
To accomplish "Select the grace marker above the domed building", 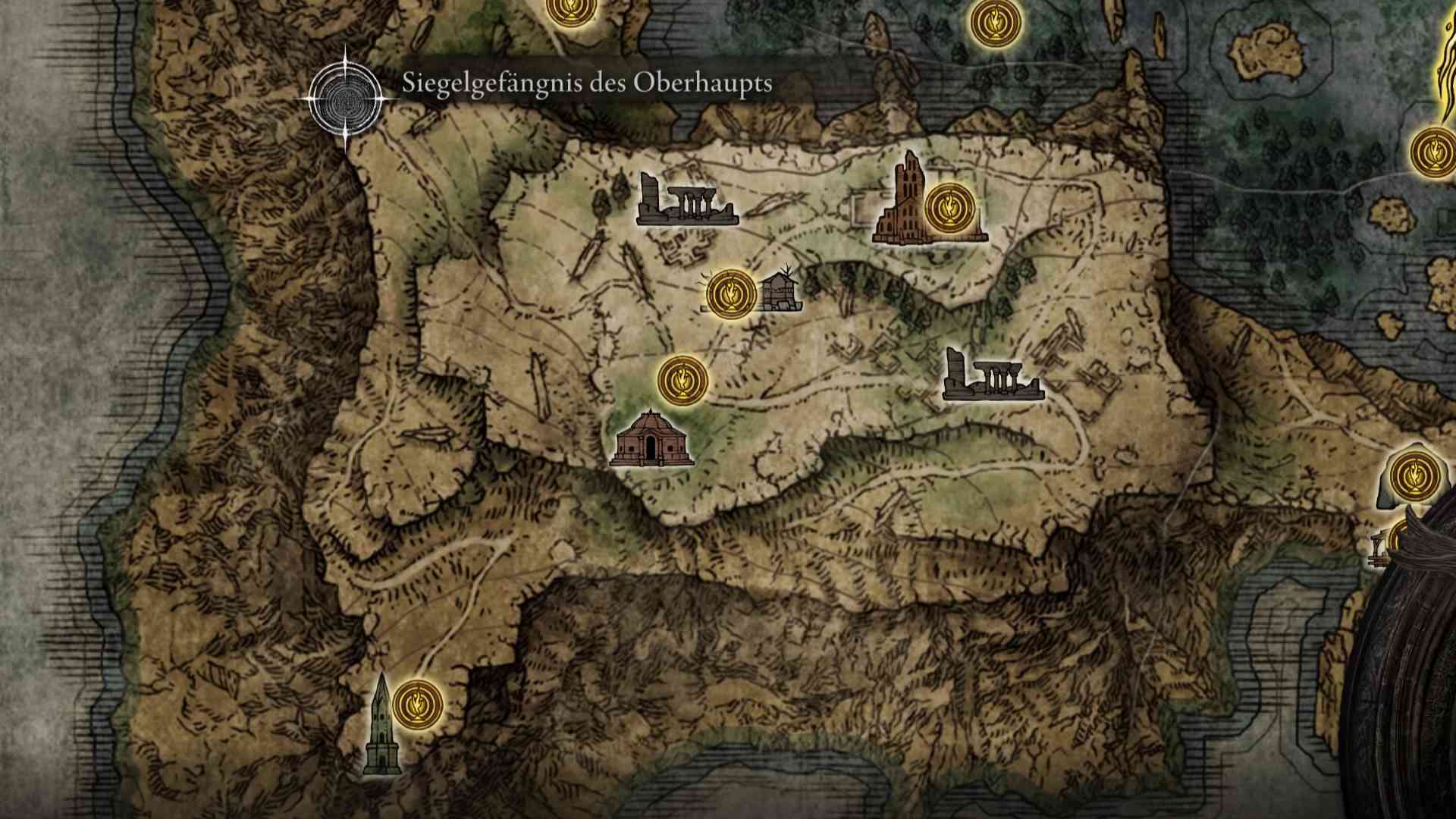I will point(682,379).
